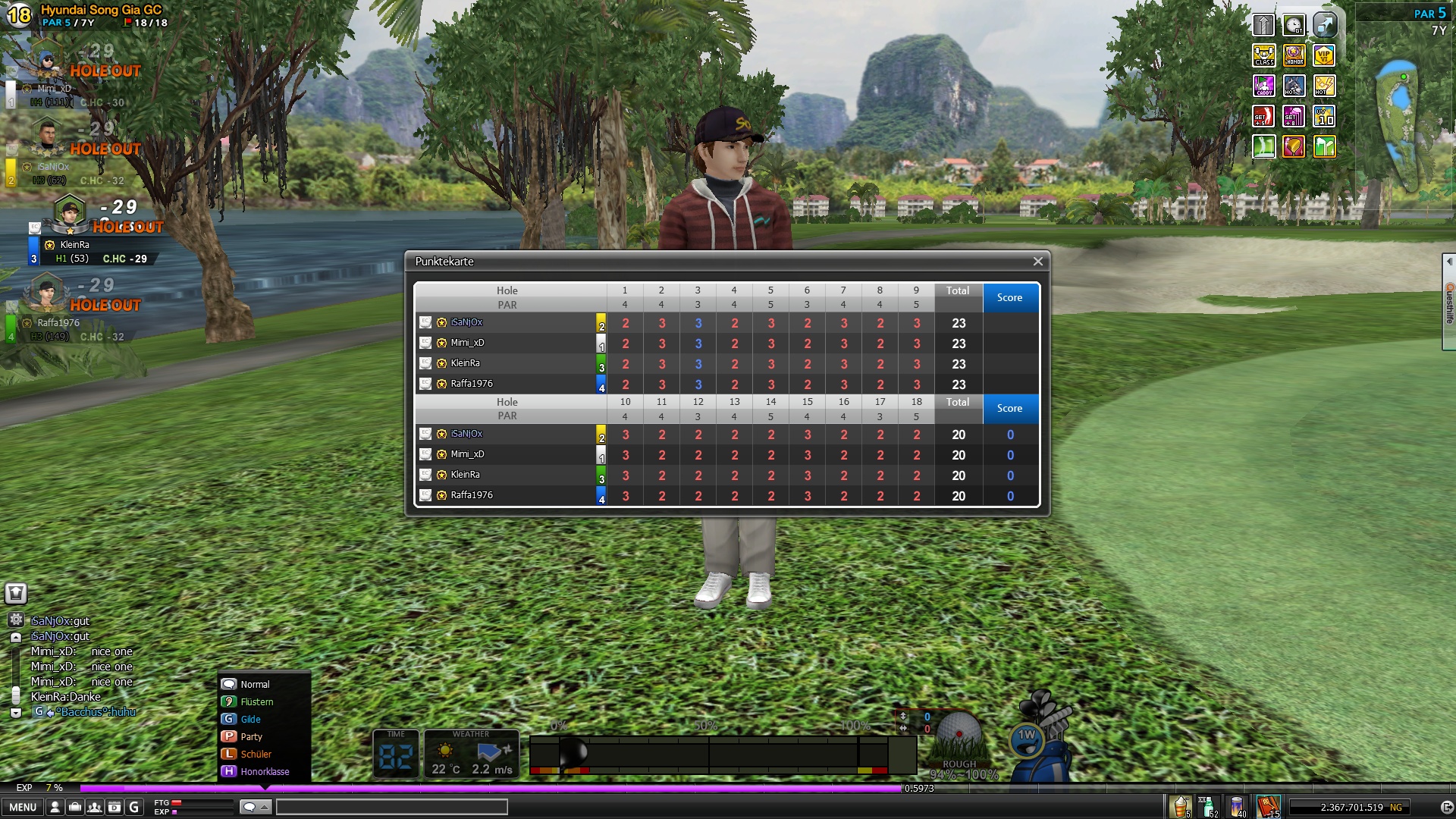Choose the Party chat channel

[251, 737]
